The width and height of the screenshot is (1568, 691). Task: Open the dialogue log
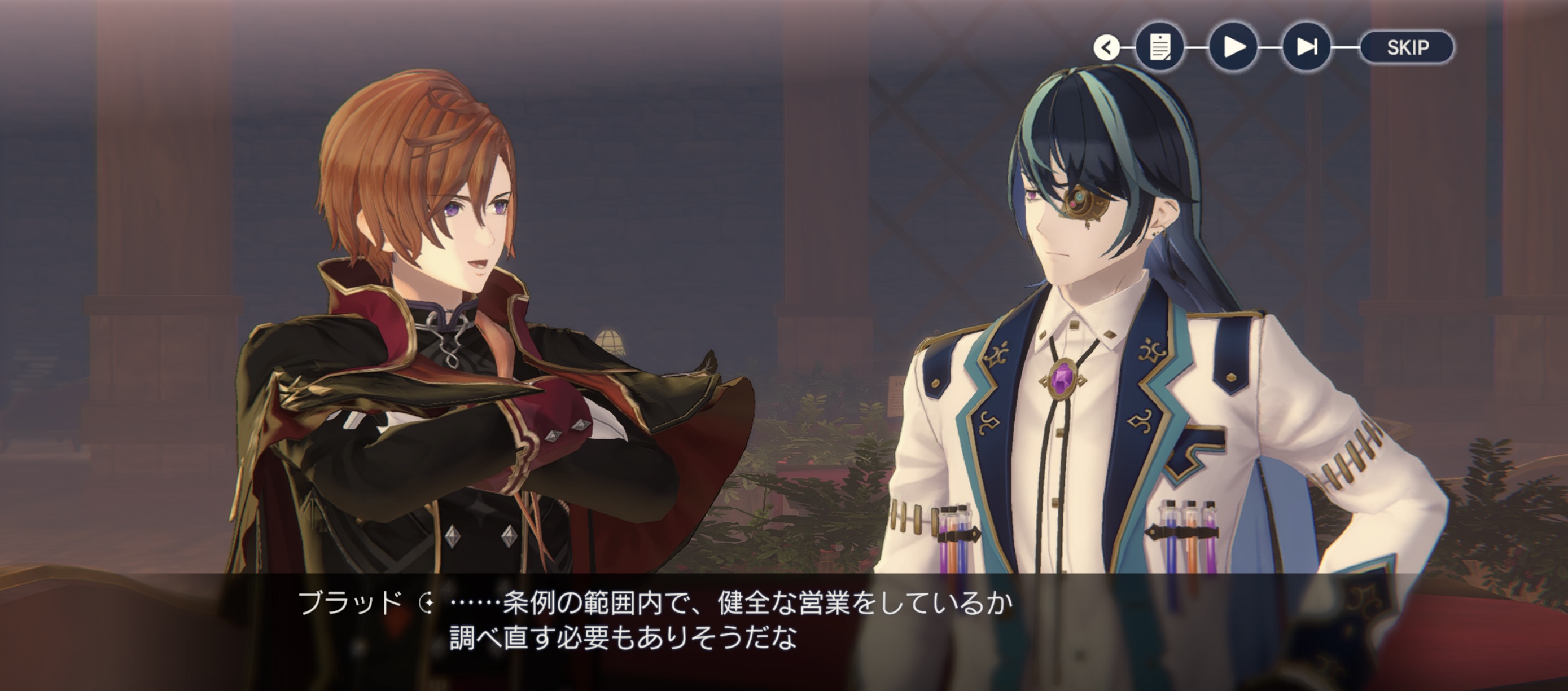(1159, 47)
